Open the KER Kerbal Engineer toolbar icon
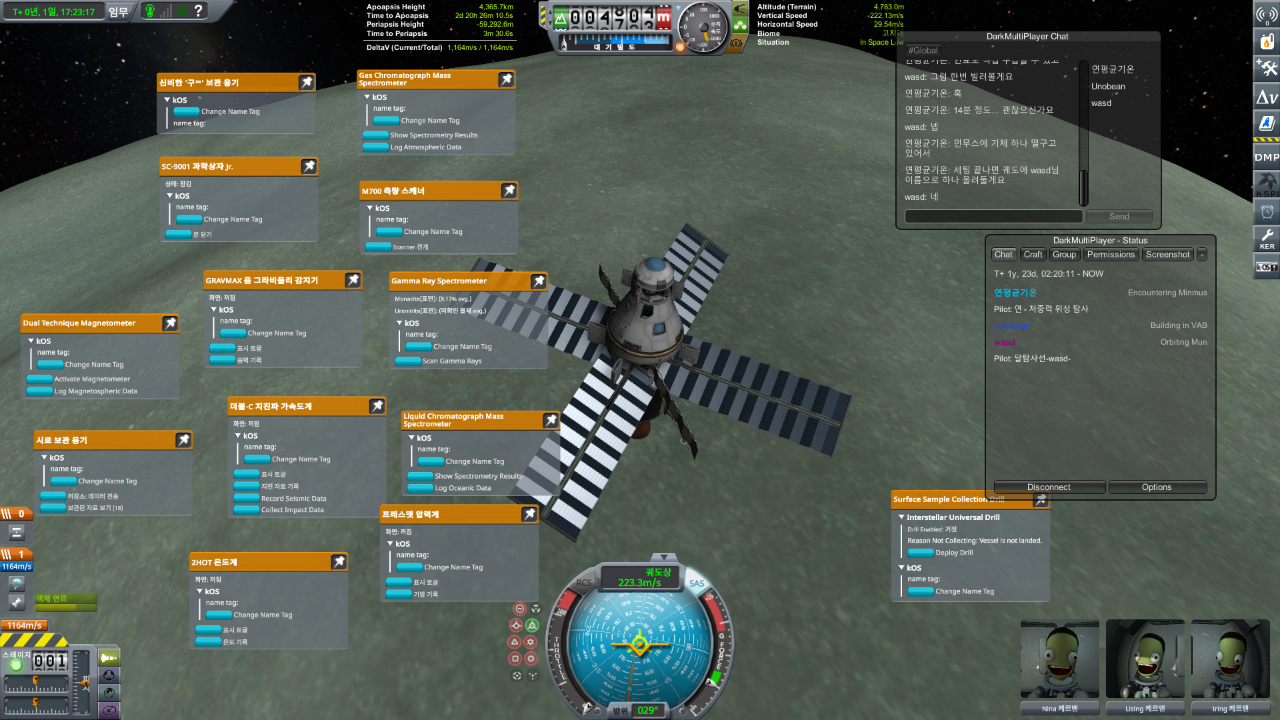This screenshot has height=720, width=1280. pos(1266,239)
